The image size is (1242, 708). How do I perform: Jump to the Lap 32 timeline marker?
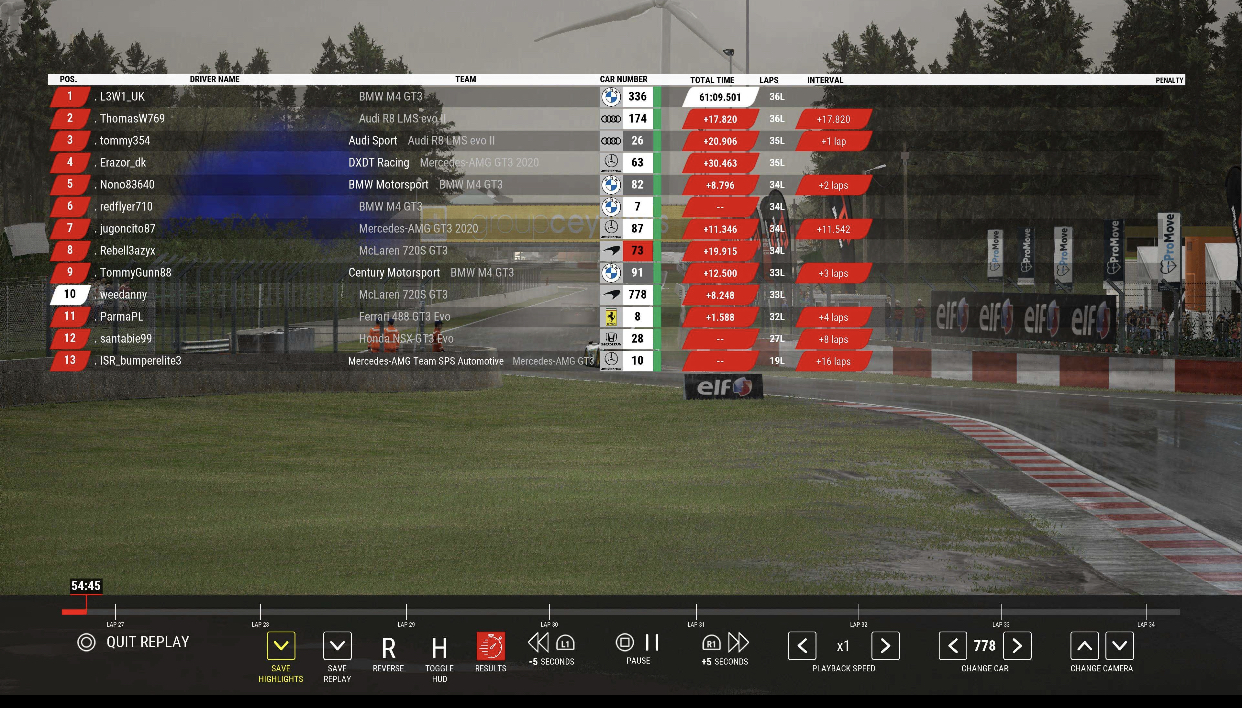(x=858, y=611)
